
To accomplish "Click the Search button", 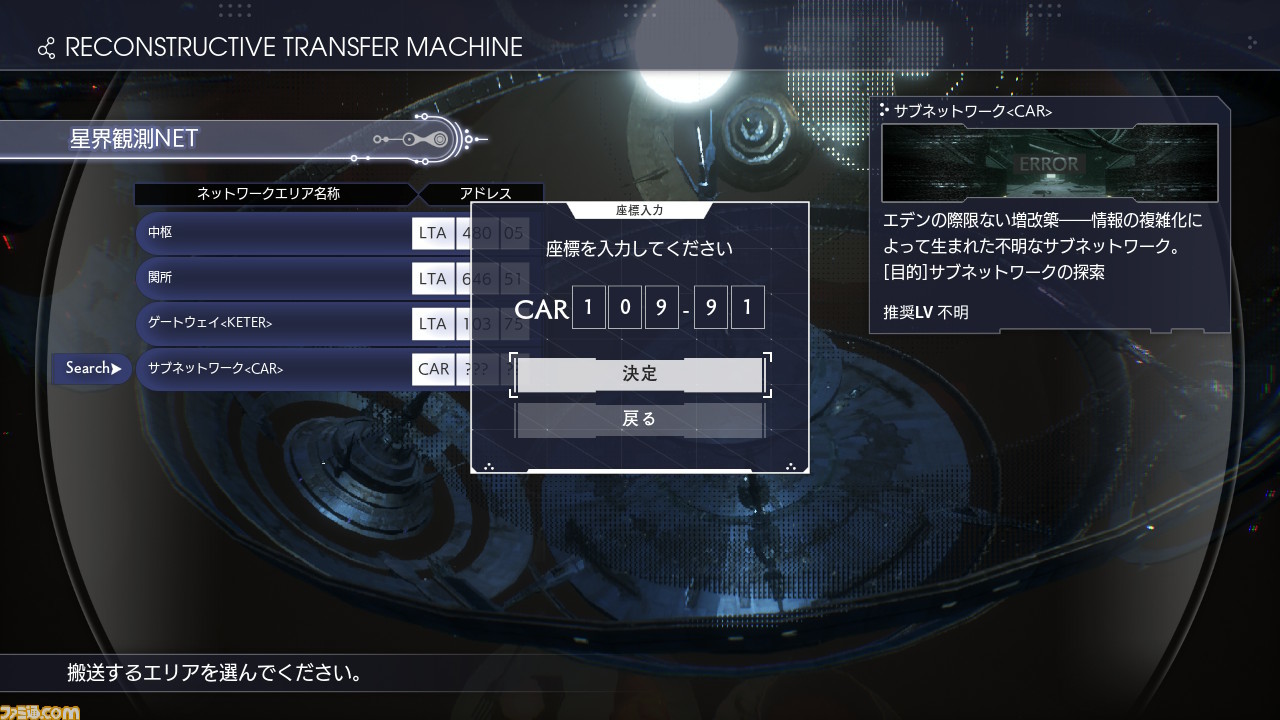I will tap(92, 368).
